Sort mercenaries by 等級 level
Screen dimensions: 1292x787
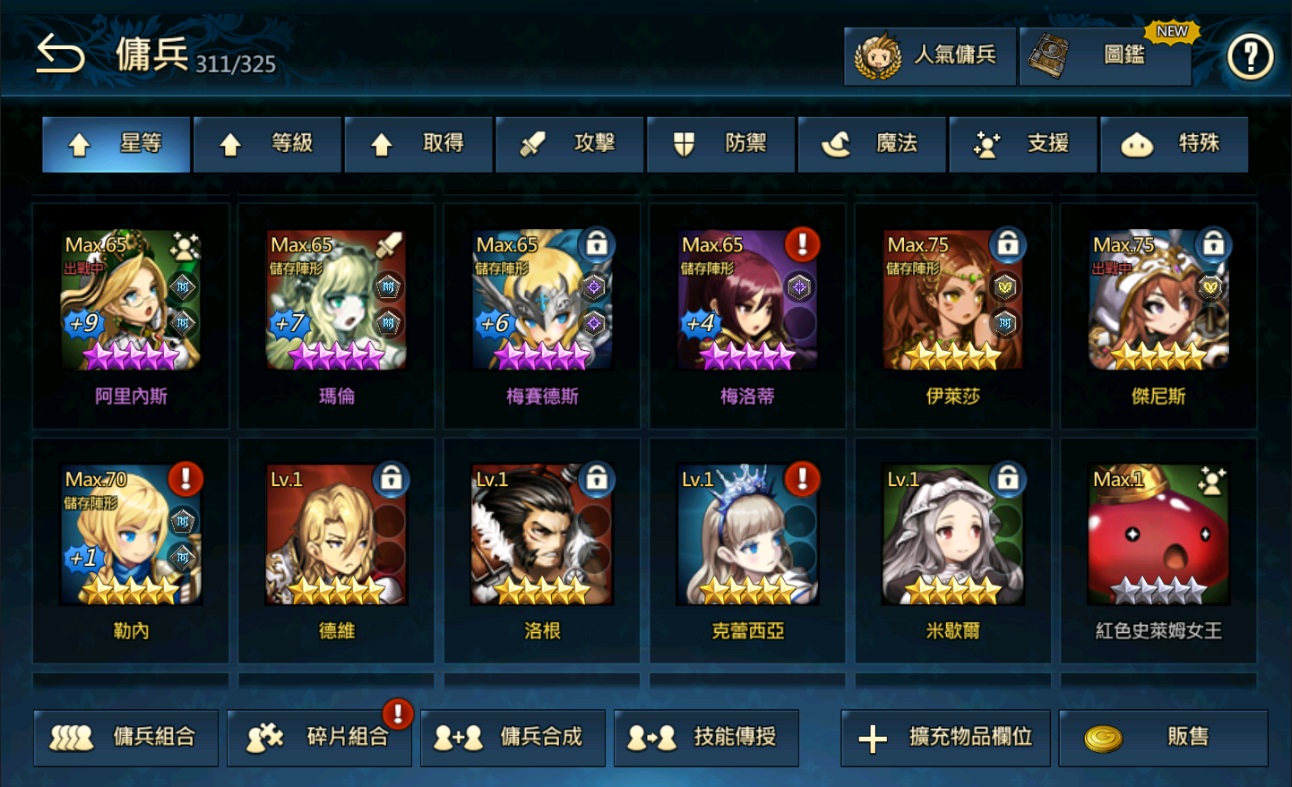tap(268, 144)
